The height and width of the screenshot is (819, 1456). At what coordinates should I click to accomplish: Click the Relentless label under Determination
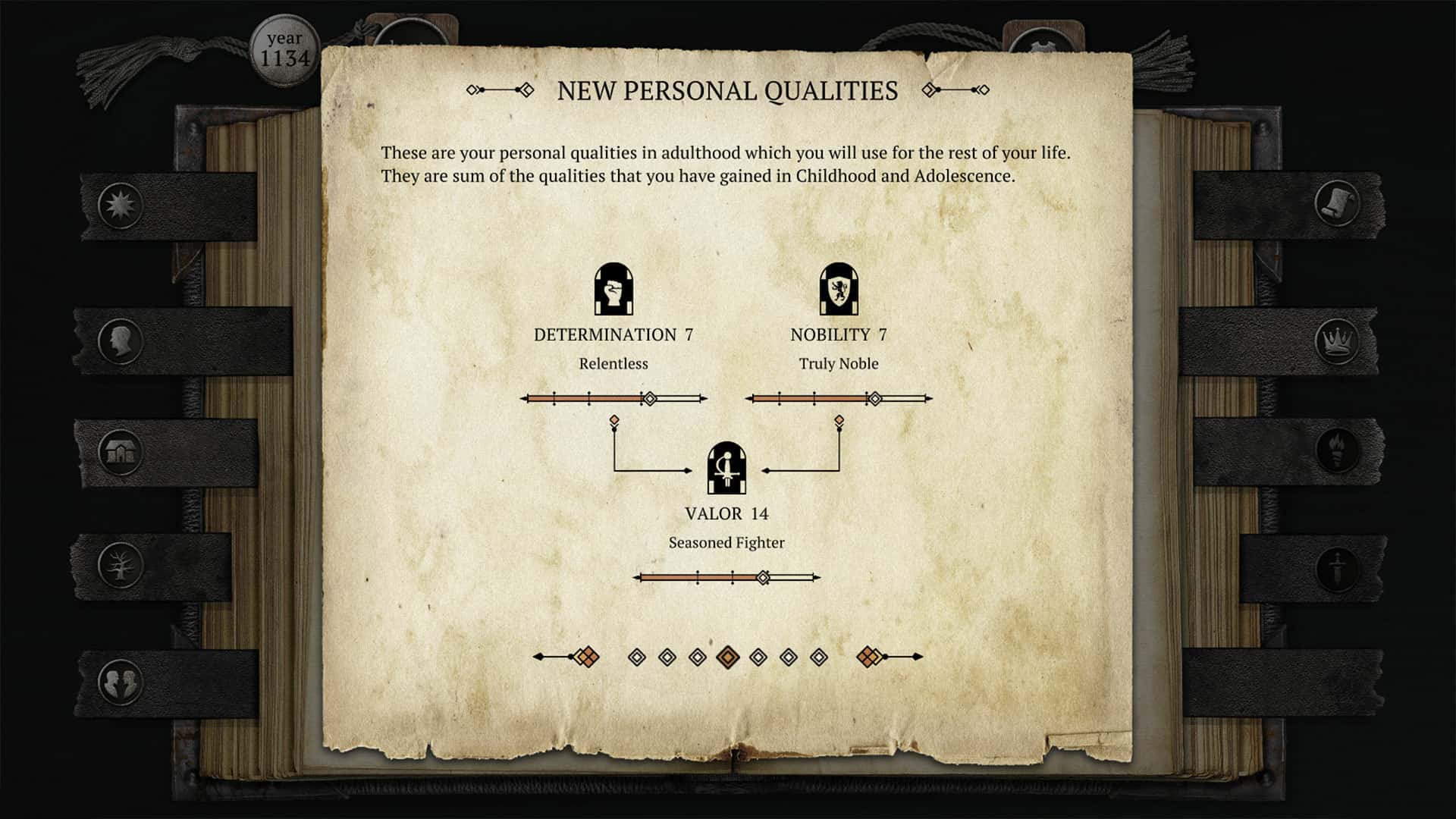(x=613, y=364)
